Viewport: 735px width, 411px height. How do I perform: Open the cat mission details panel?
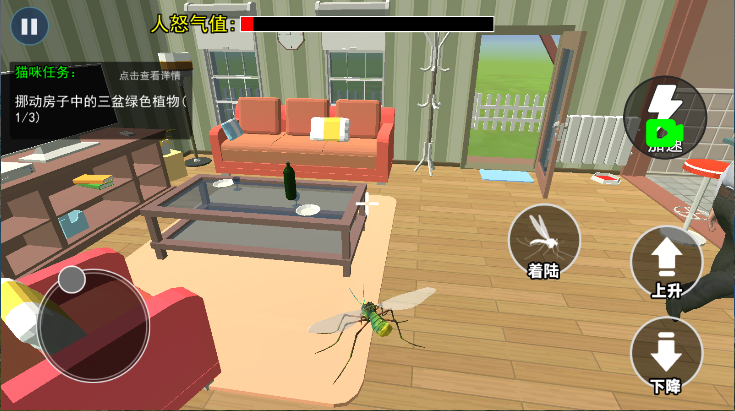pyautogui.click(x=150, y=75)
